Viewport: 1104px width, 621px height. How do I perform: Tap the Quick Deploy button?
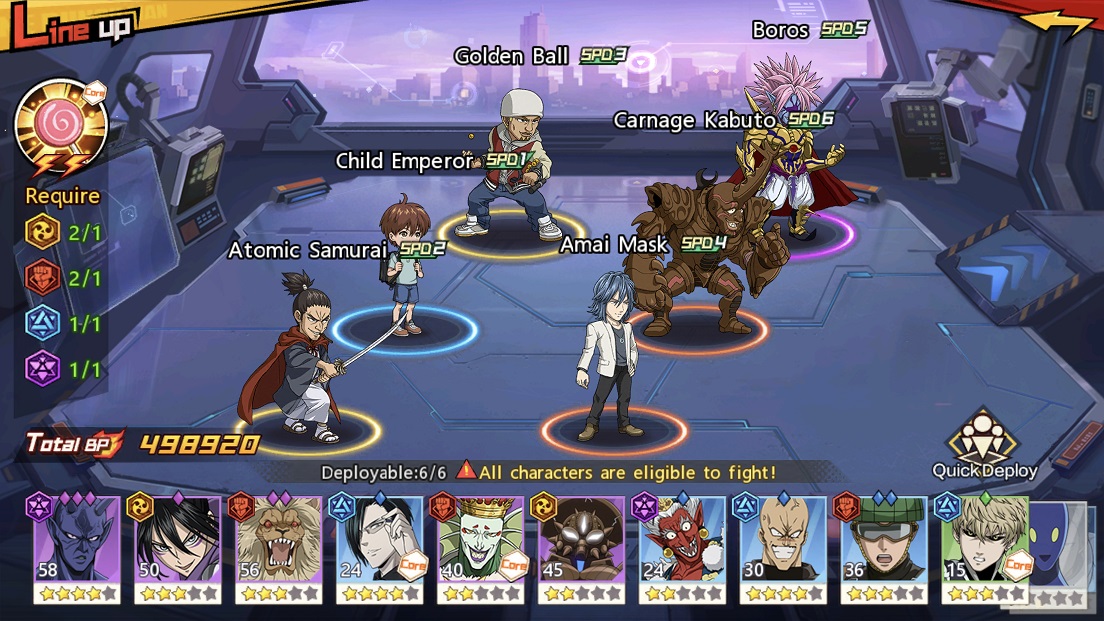coord(984,445)
